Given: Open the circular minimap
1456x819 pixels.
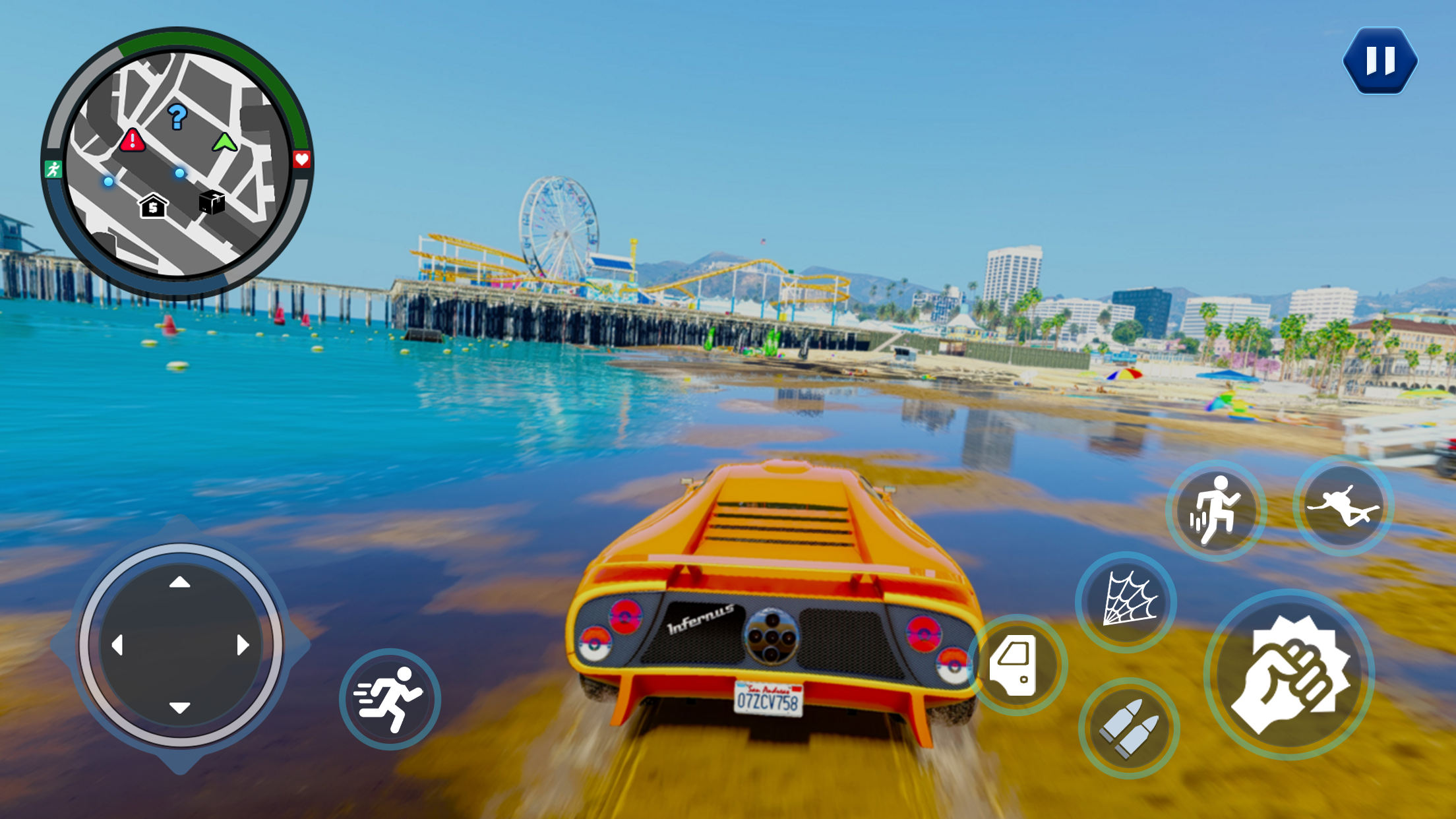Looking at the screenshot, I should click(178, 162).
